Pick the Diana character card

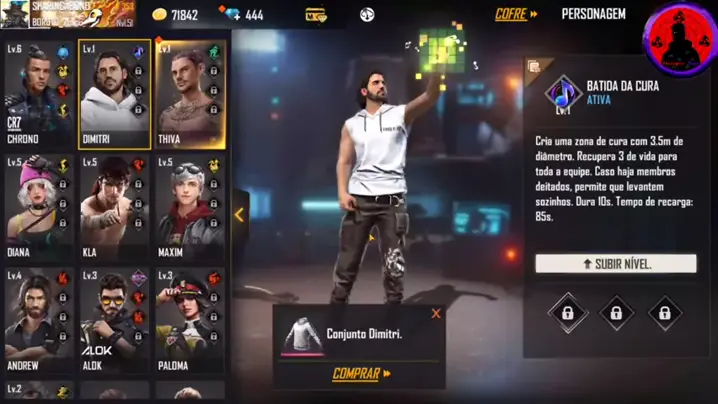pyautogui.click(x=37, y=208)
